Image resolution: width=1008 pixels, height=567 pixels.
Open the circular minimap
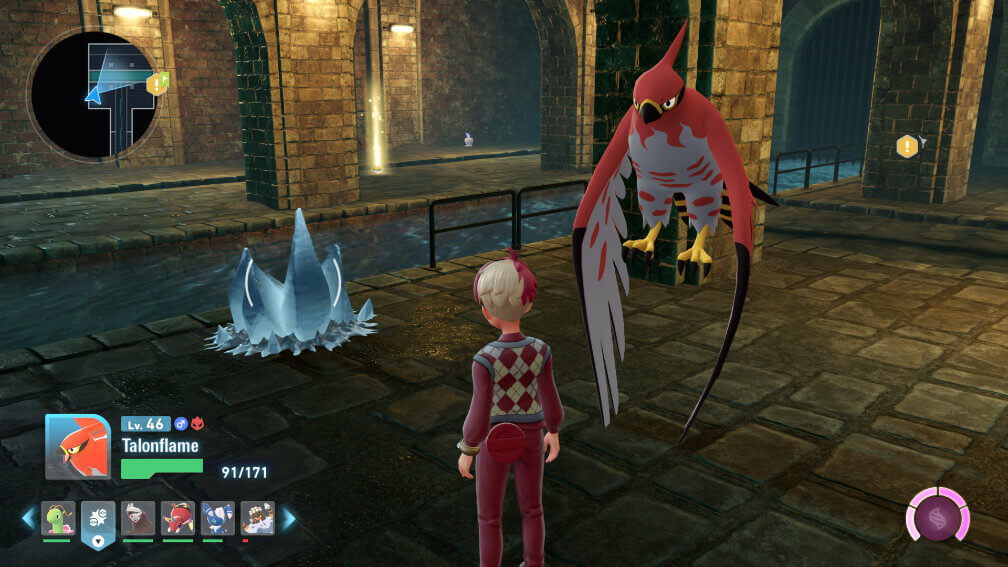click(93, 95)
